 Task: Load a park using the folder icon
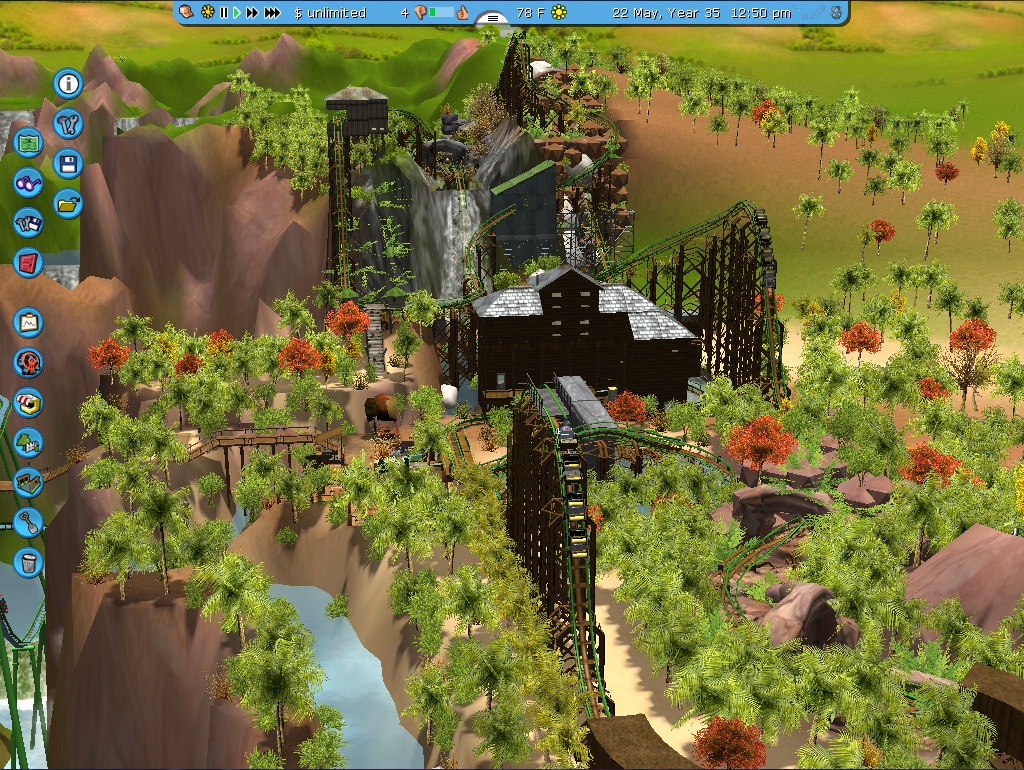(x=68, y=203)
